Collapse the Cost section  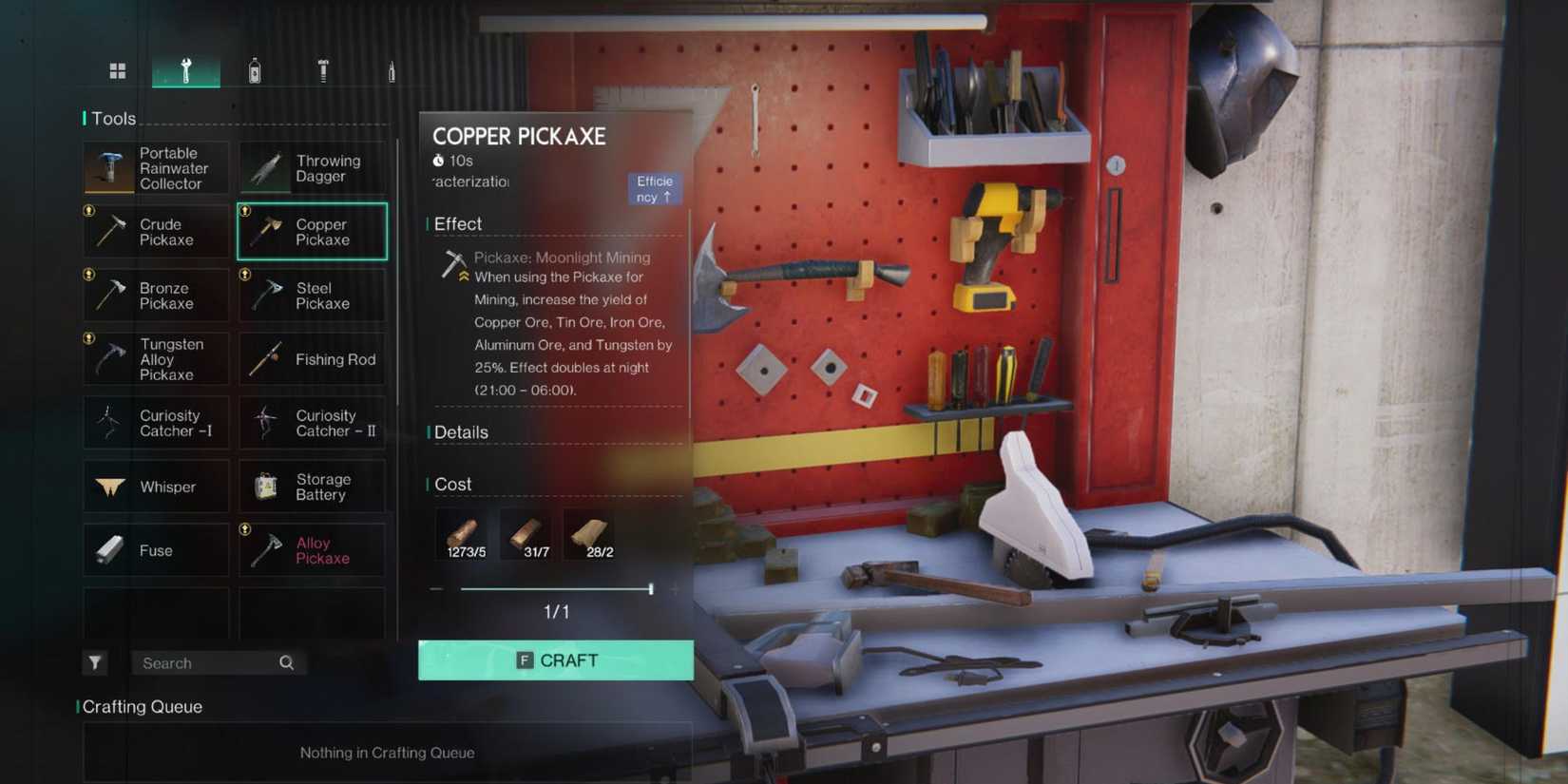[x=453, y=485]
